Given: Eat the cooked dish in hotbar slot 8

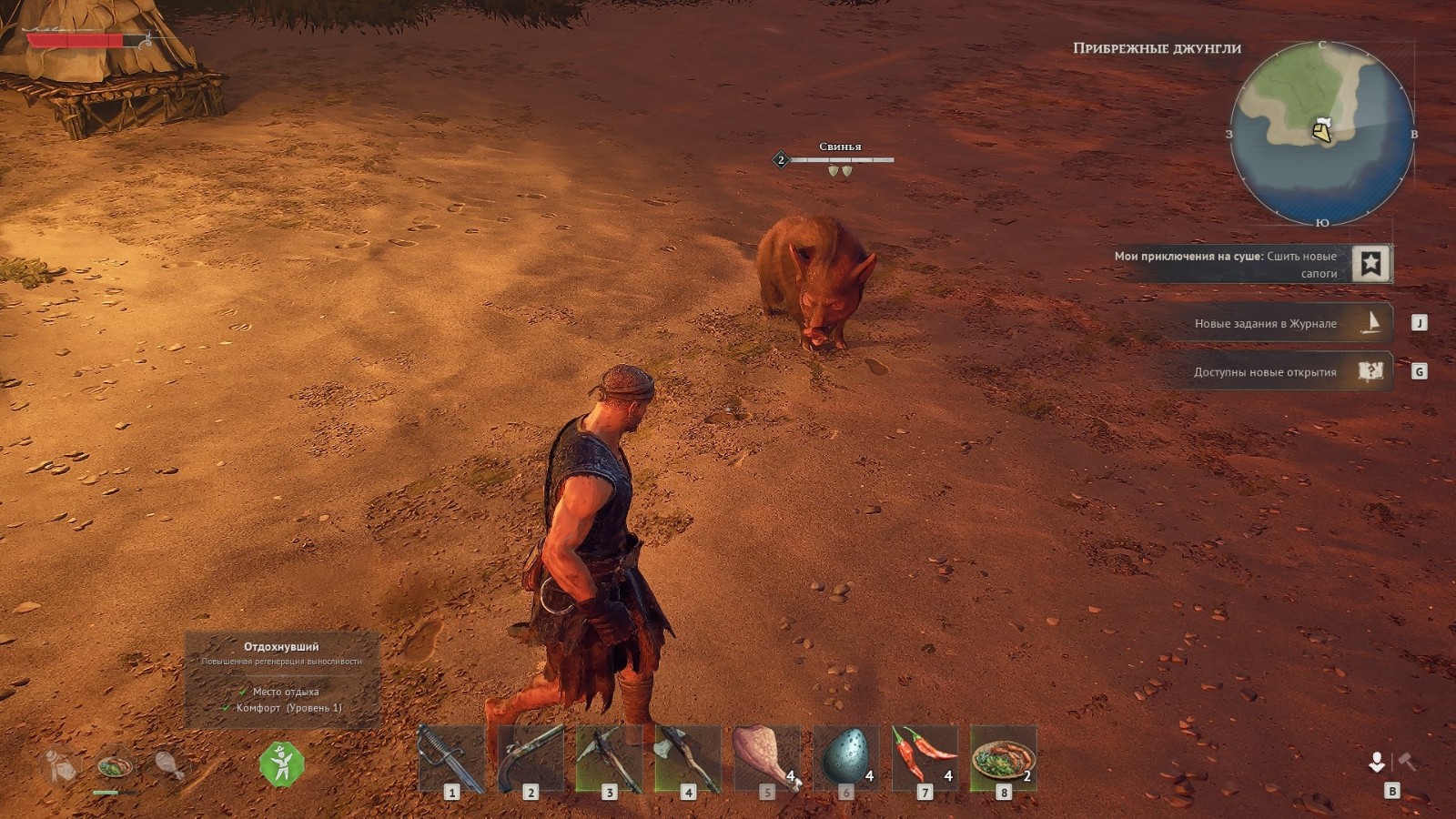Looking at the screenshot, I should (1004, 758).
